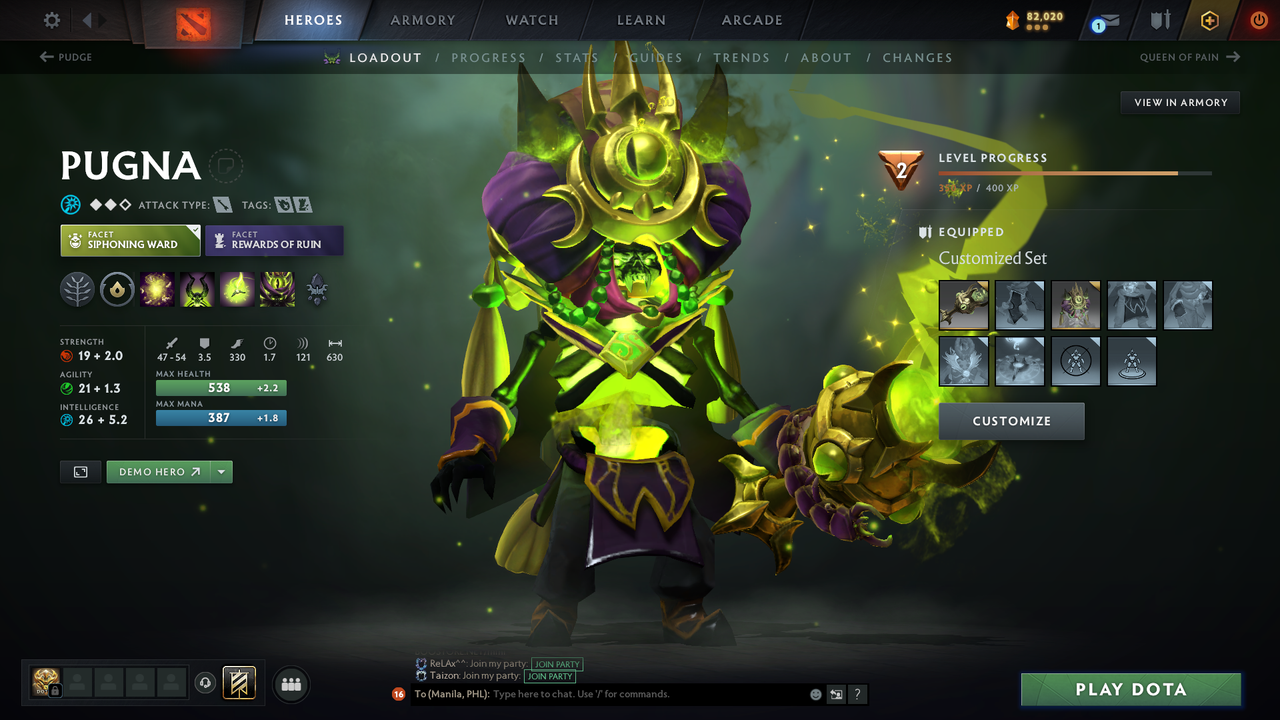This screenshot has height=720, width=1280.
Task: Select the Aghanim's Scepter upgrade icon
Action: pyautogui.click(x=118, y=289)
